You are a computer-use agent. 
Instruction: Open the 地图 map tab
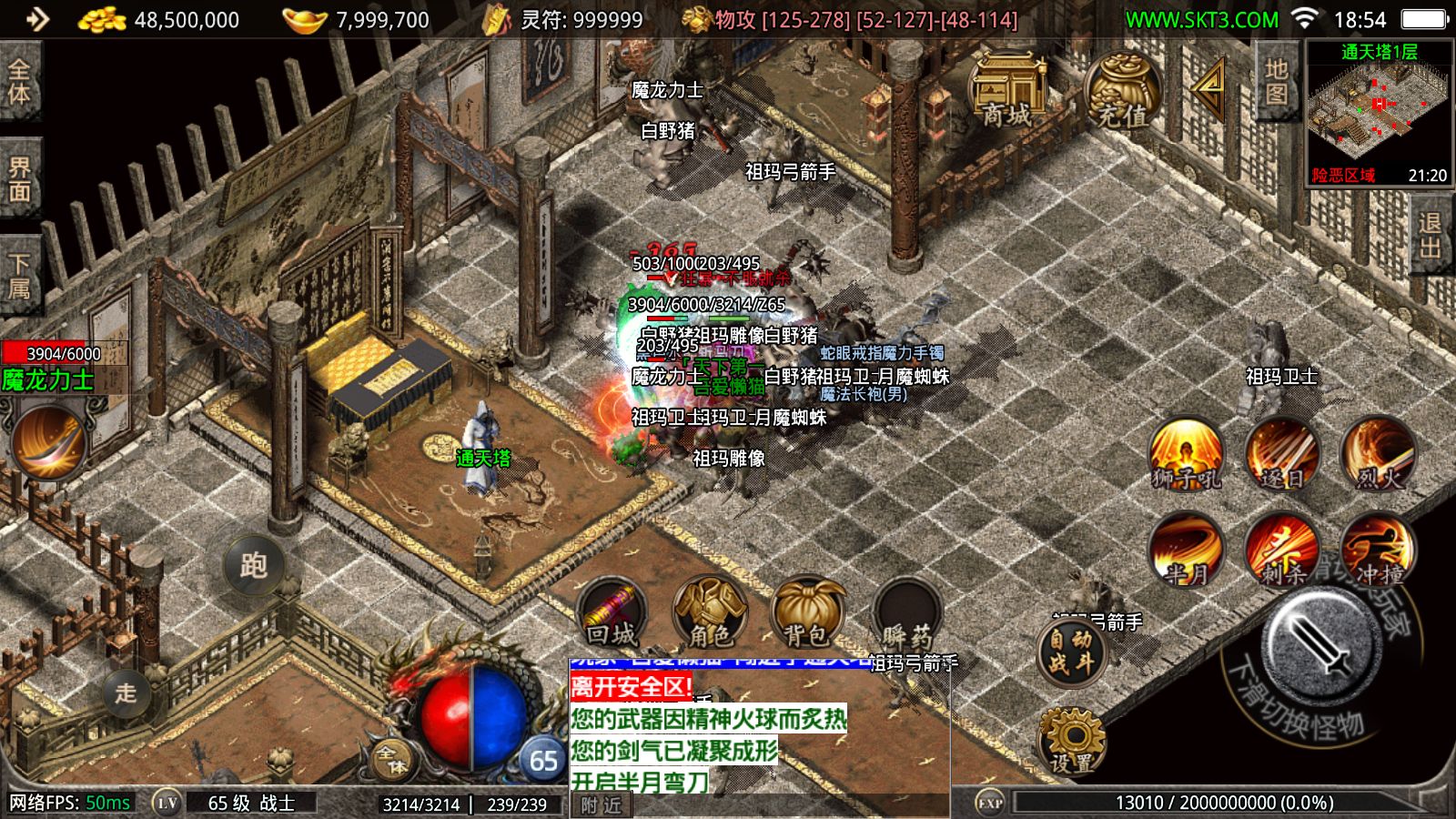click(1276, 82)
